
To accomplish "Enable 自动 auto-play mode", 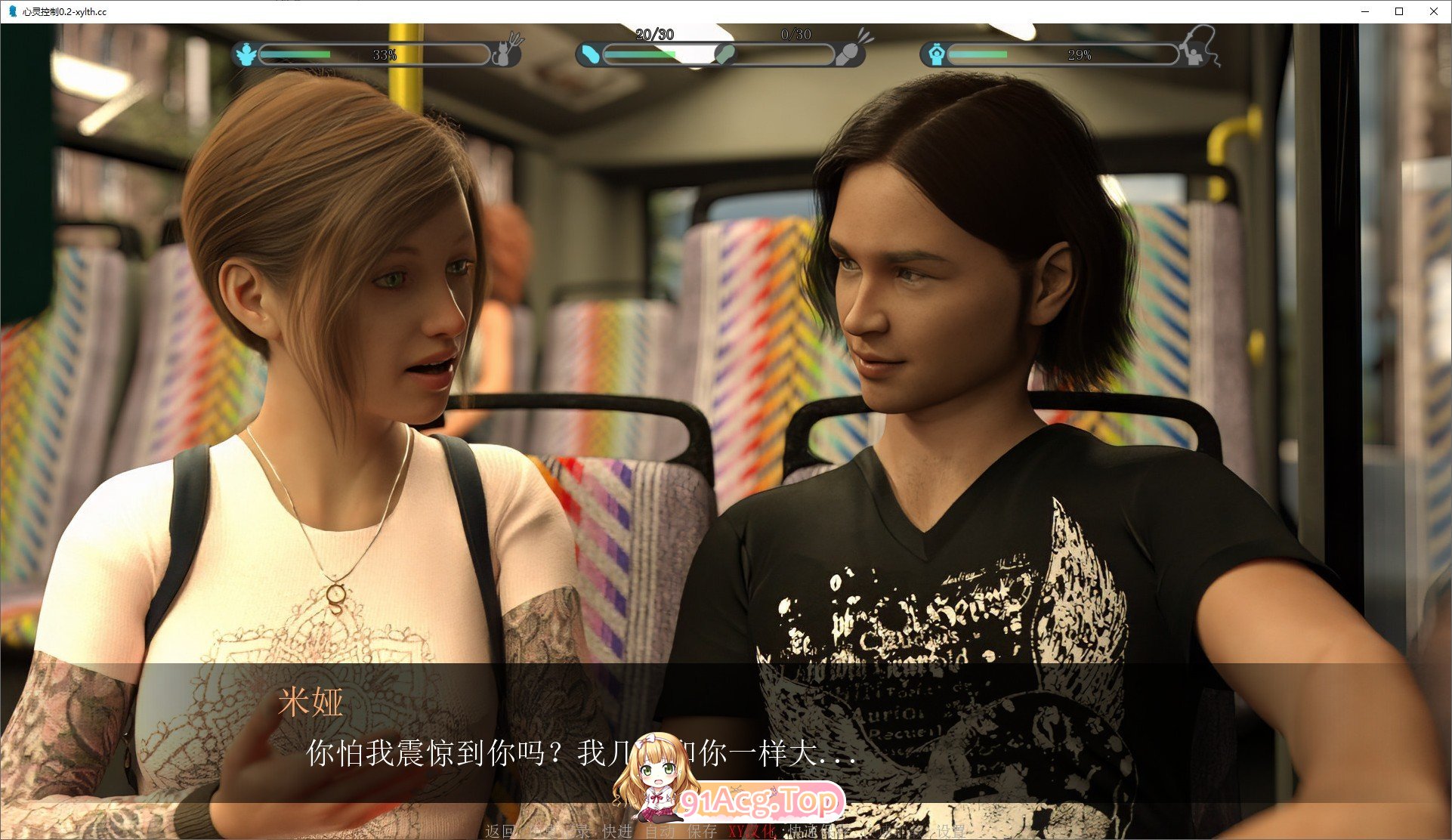I will [661, 832].
